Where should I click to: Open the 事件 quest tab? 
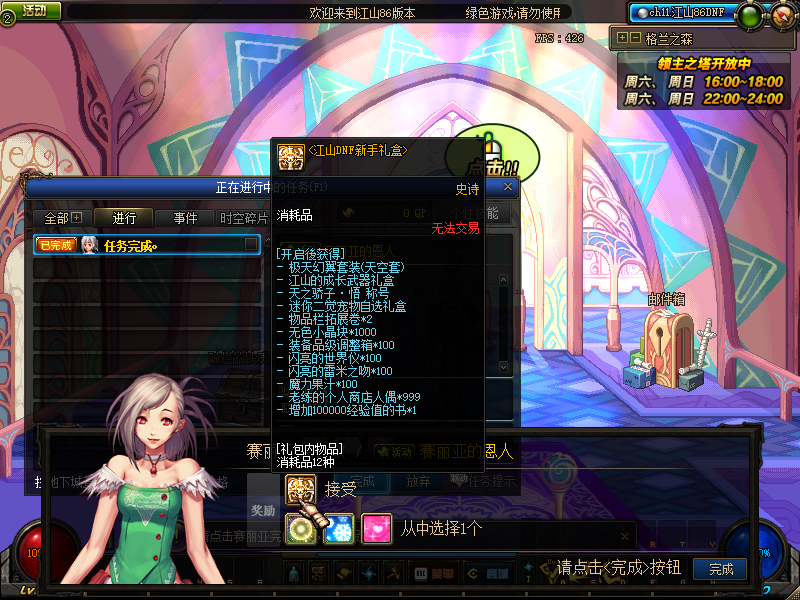pyautogui.click(x=185, y=218)
